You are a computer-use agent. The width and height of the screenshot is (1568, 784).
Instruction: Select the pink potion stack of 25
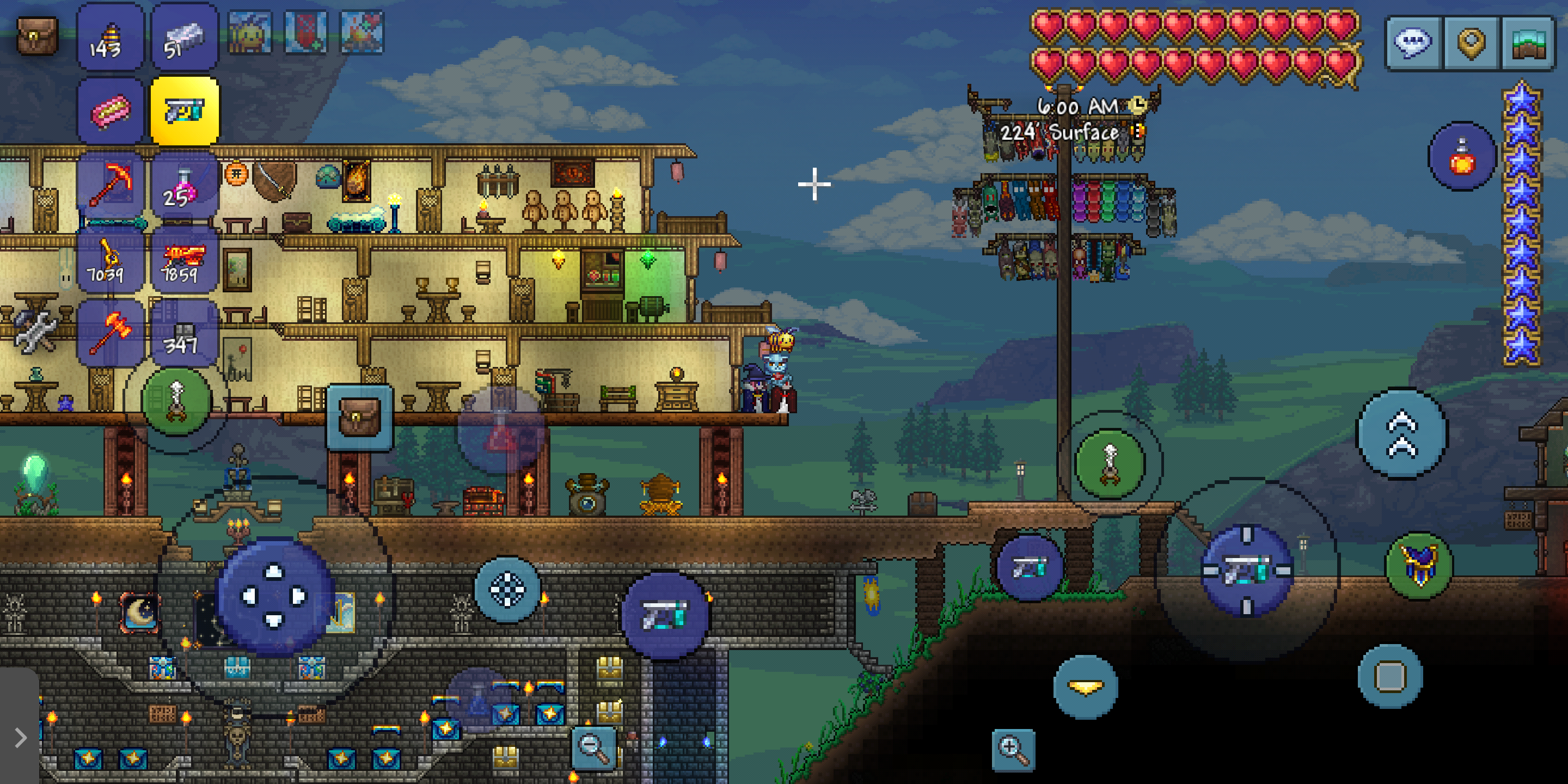(x=185, y=186)
